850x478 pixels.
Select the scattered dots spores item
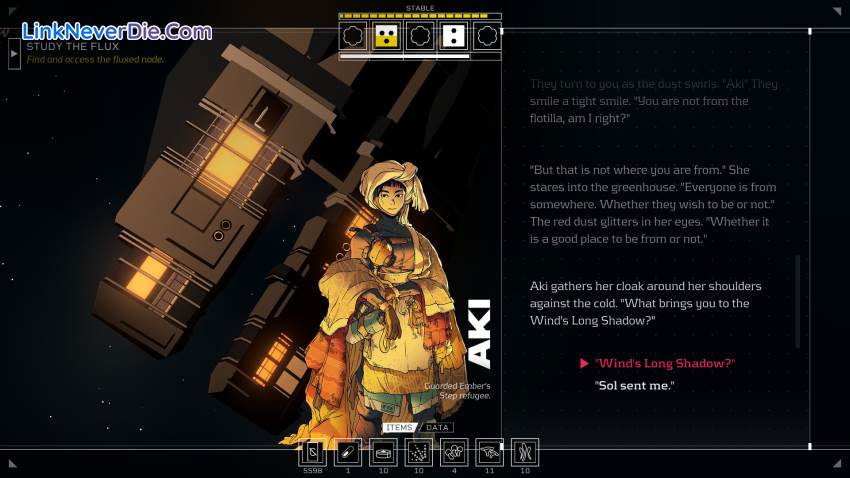419,452
